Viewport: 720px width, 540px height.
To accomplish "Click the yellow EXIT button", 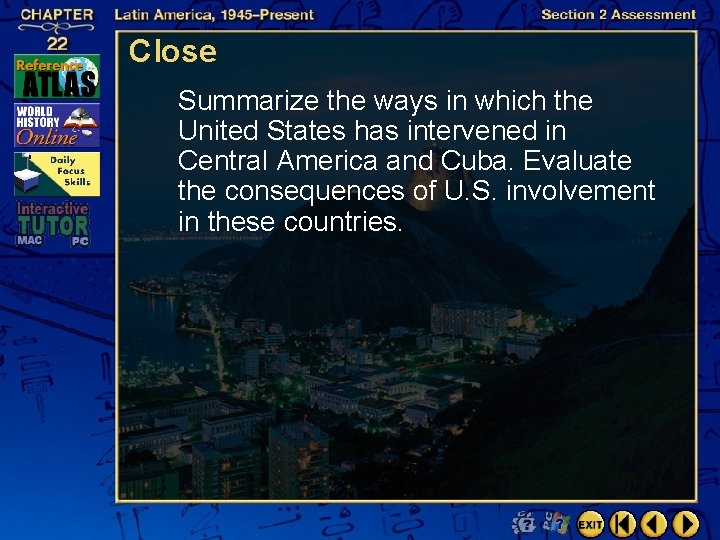I will (x=590, y=523).
